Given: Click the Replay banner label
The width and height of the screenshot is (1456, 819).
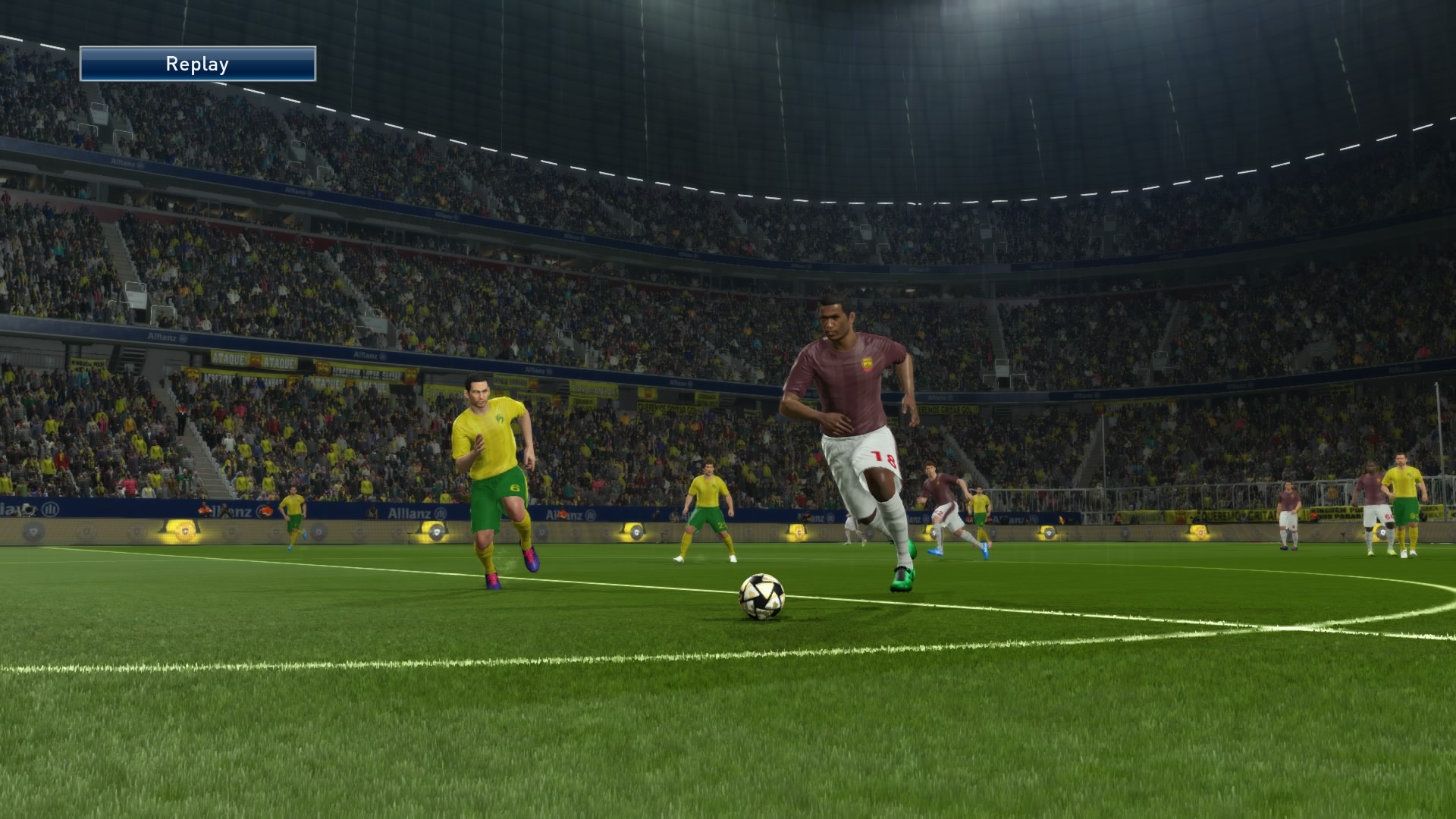Looking at the screenshot, I should coord(196,64).
